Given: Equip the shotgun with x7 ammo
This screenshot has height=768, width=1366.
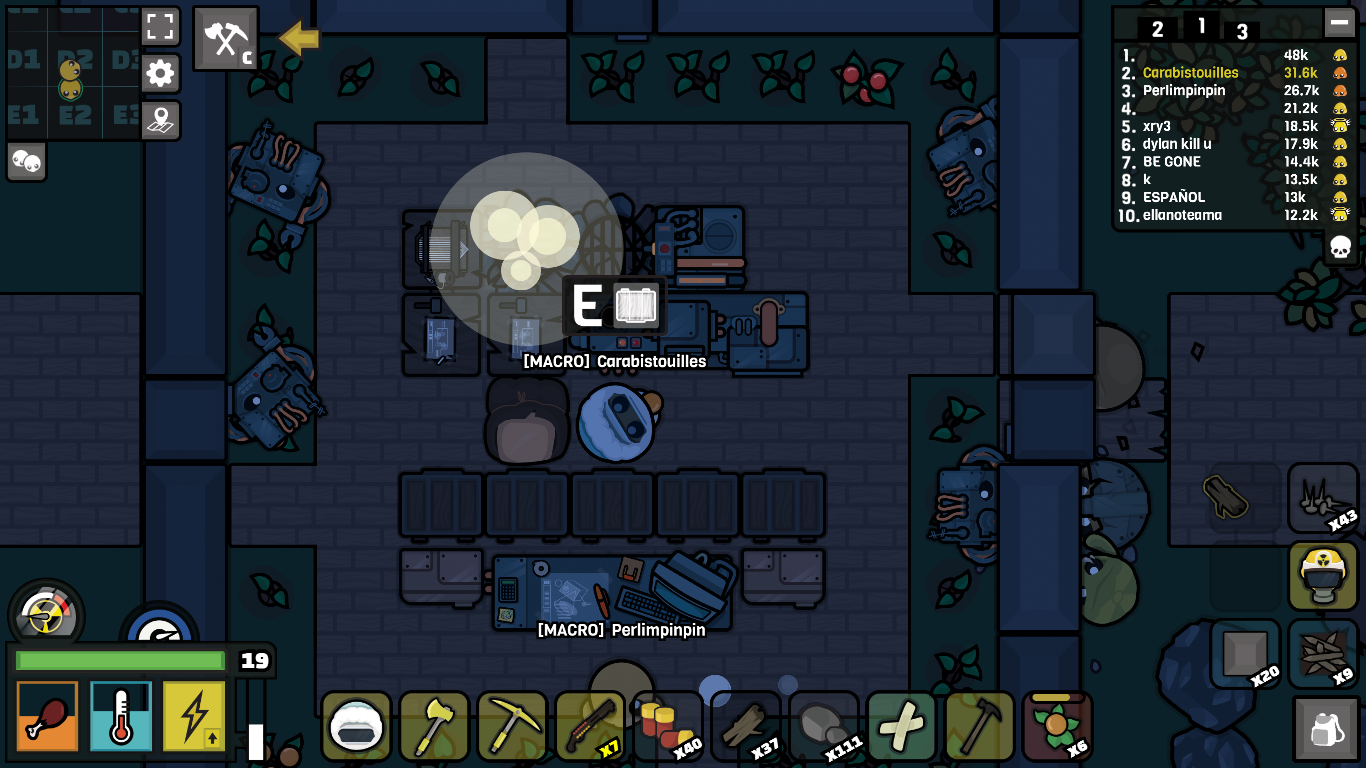Looking at the screenshot, I should point(589,726).
